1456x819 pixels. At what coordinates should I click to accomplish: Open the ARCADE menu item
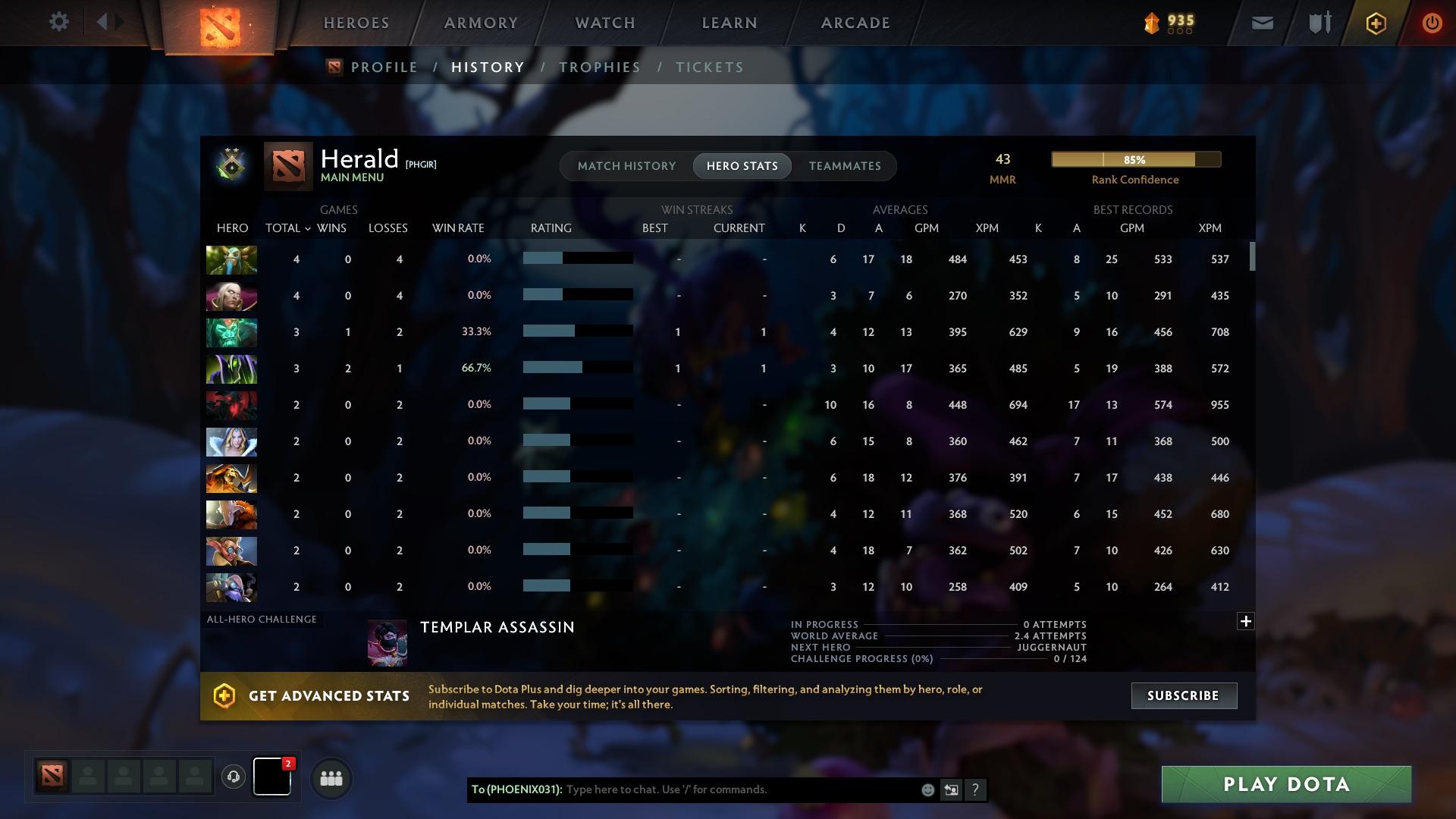coord(855,22)
